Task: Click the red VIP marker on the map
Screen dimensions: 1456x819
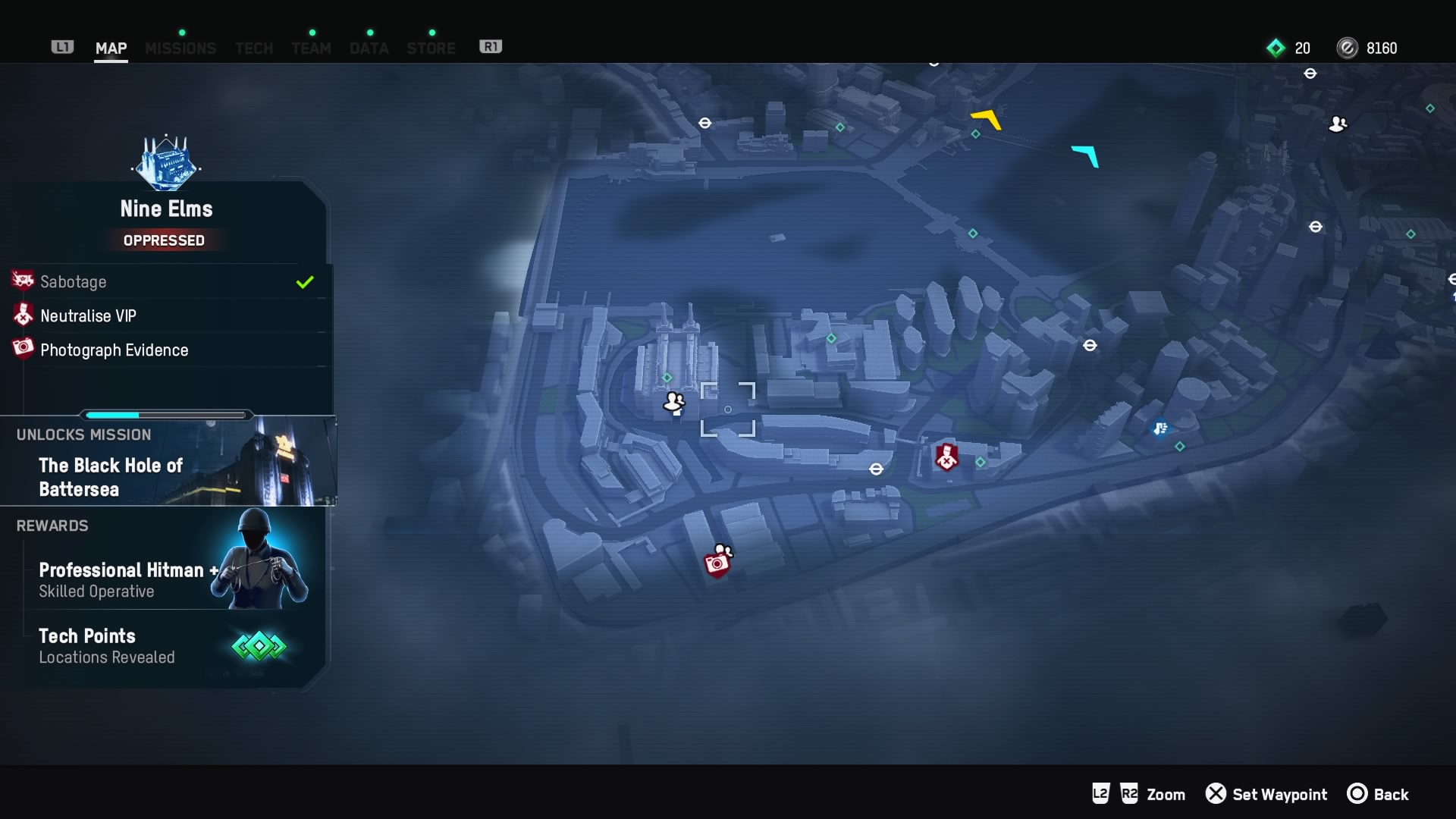Action: 947,457
